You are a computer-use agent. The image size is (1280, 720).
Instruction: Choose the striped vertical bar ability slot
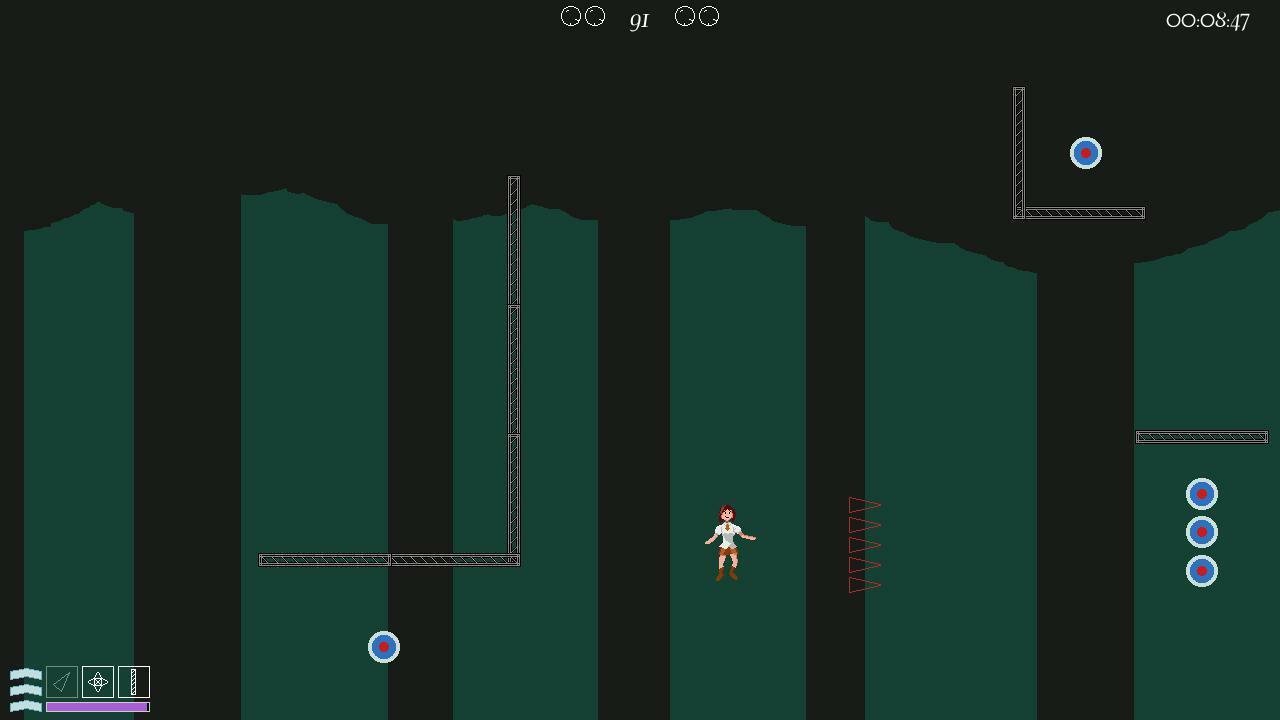click(x=134, y=682)
